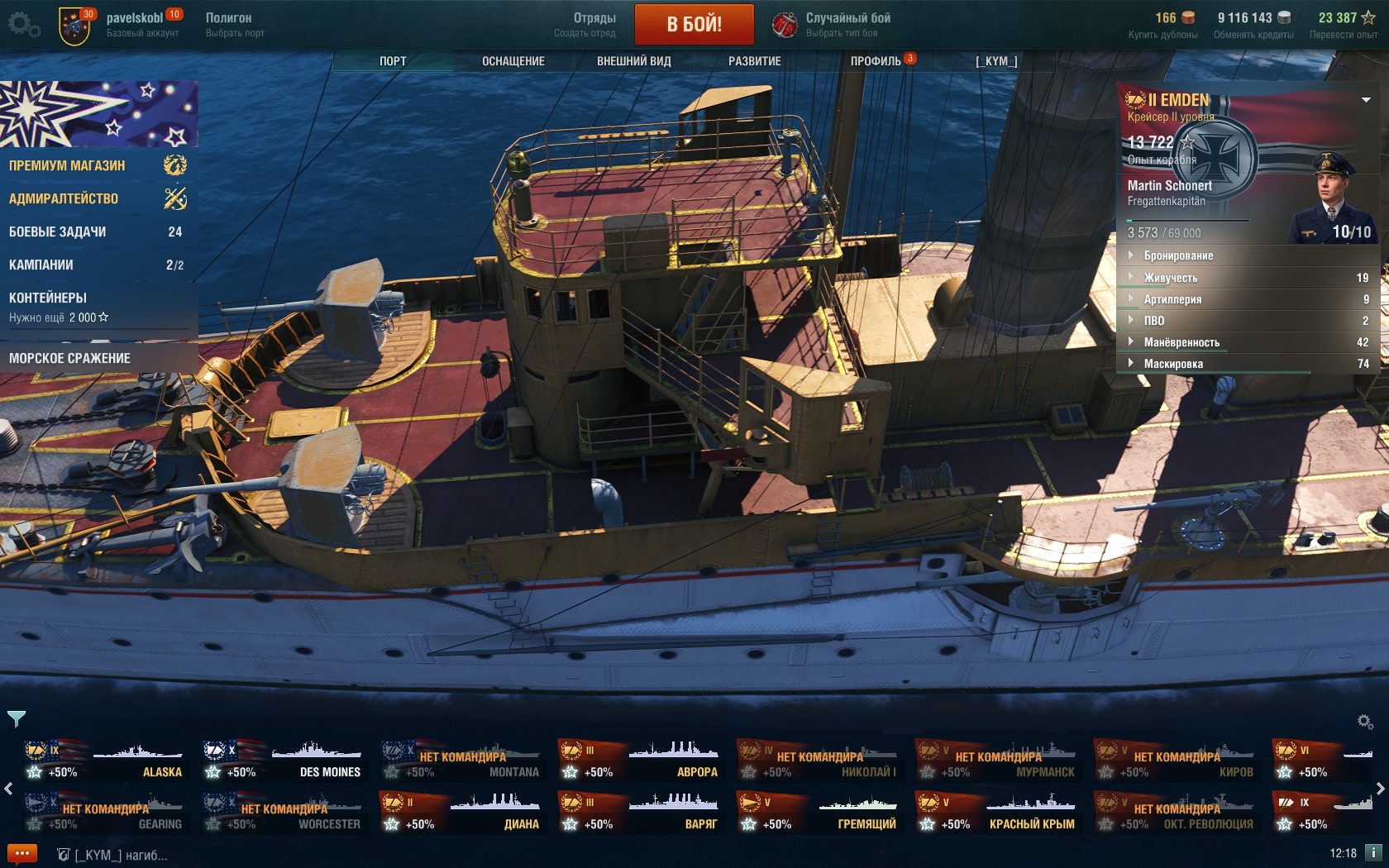Select МОРСКОЕ СРАЖЕНИЕ entry

[x=70, y=358]
